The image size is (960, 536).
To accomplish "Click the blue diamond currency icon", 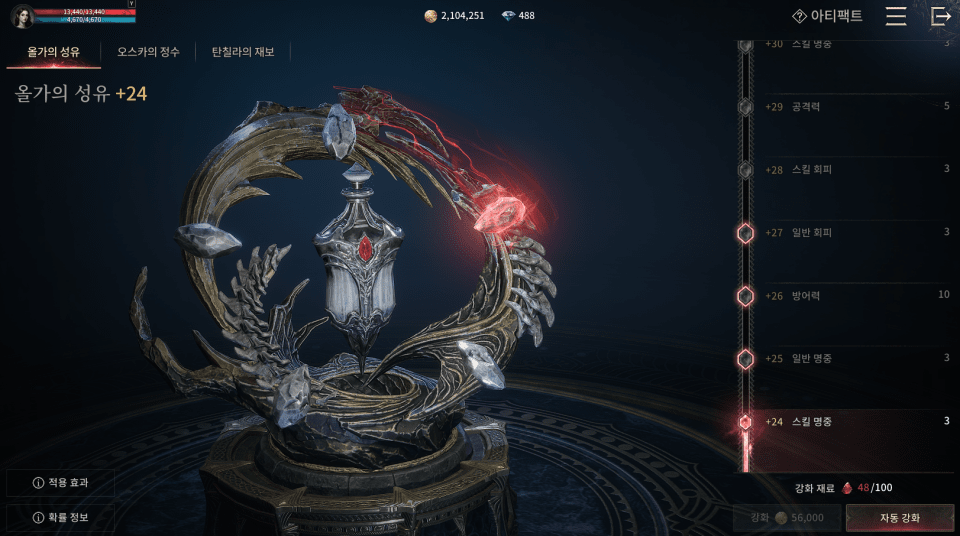I will [508, 16].
